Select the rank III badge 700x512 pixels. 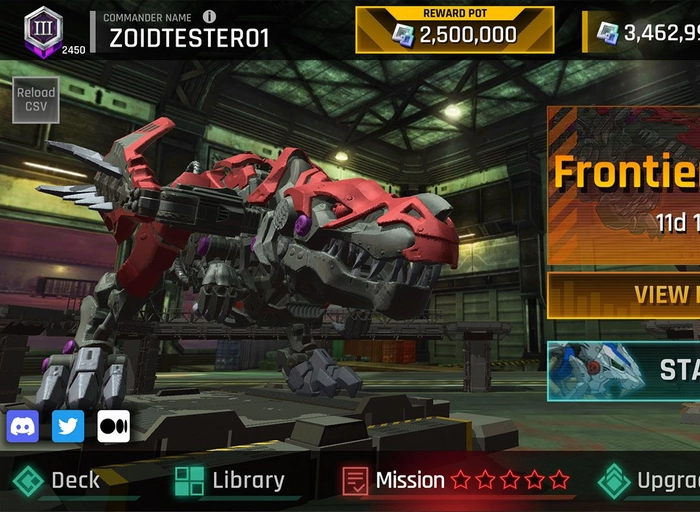click(x=43, y=27)
